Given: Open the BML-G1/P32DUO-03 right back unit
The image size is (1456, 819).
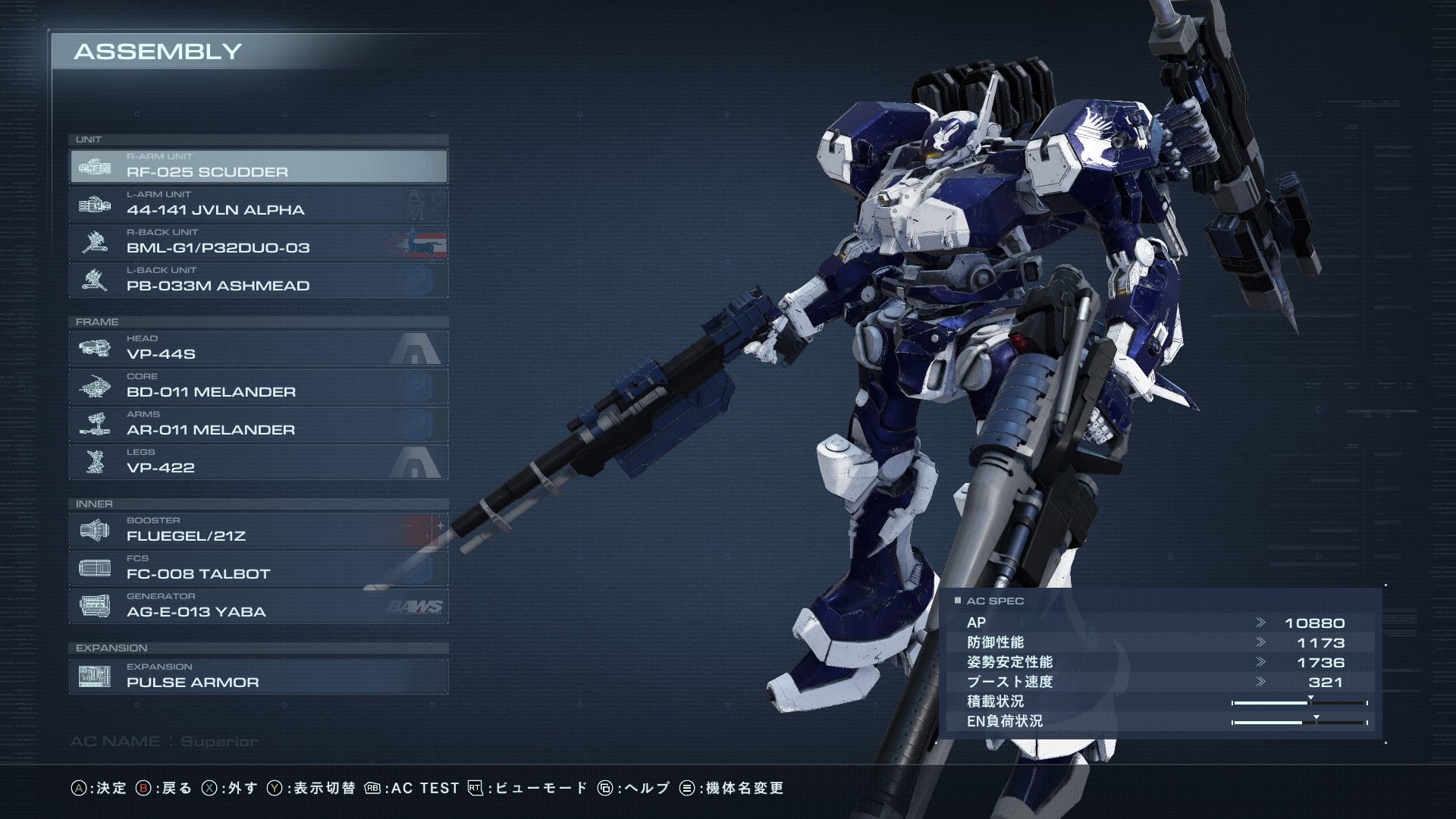Looking at the screenshot, I should [258, 242].
